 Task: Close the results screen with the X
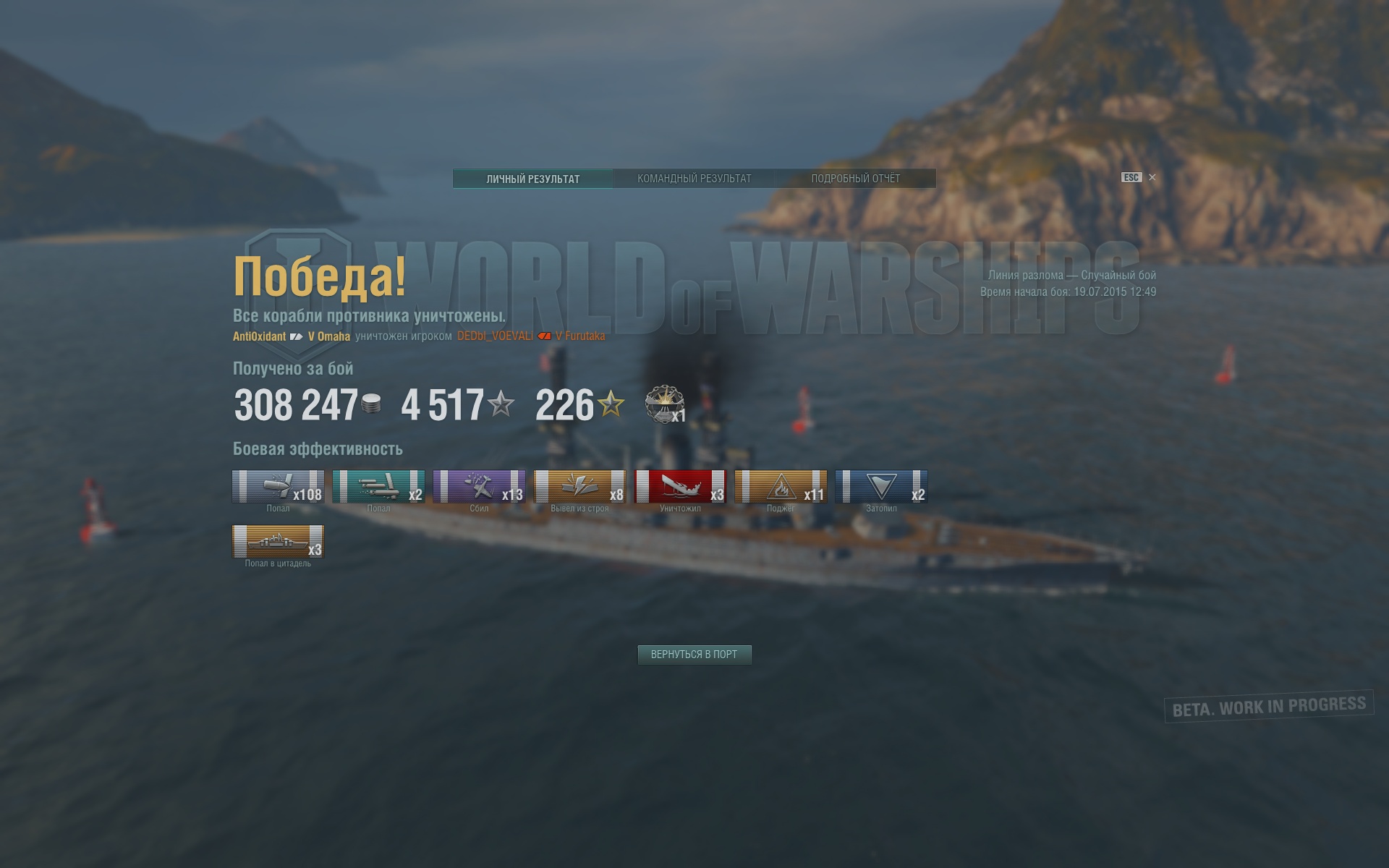pyautogui.click(x=1152, y=177)
